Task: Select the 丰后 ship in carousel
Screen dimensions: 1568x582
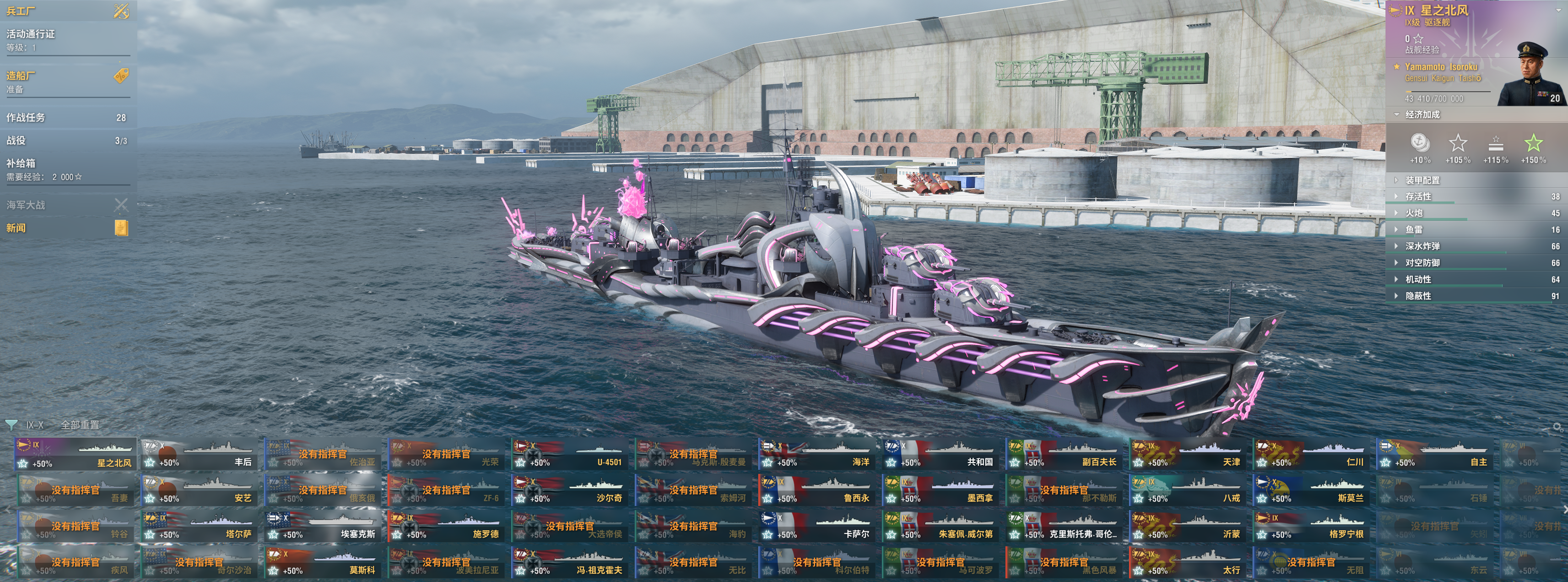Action: click(x=199, y=454)
